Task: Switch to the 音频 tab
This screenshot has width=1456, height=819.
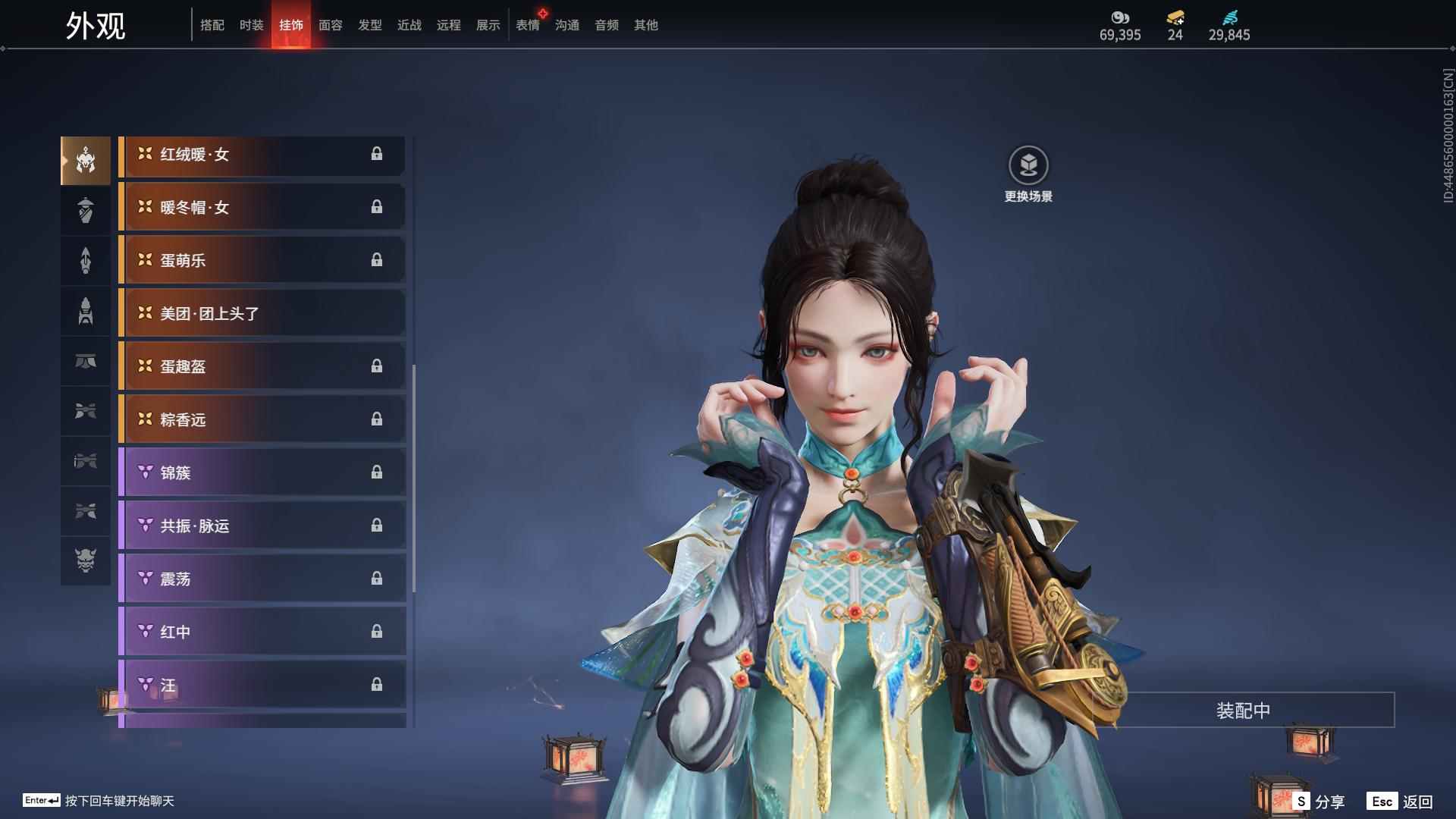Action: point(606,25)
